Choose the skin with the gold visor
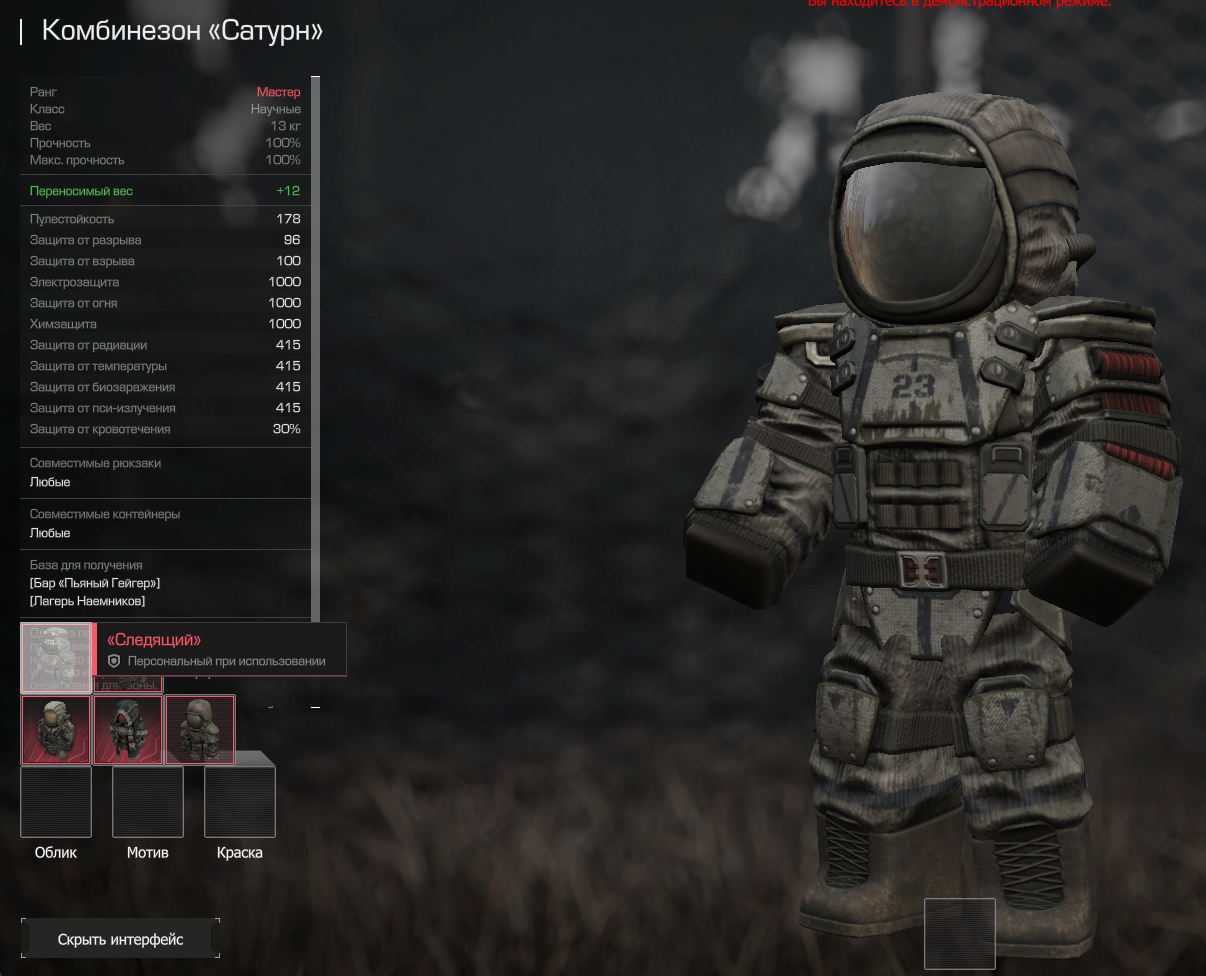The width and height of the screenshot is (1206, 976). click(56, 730)
